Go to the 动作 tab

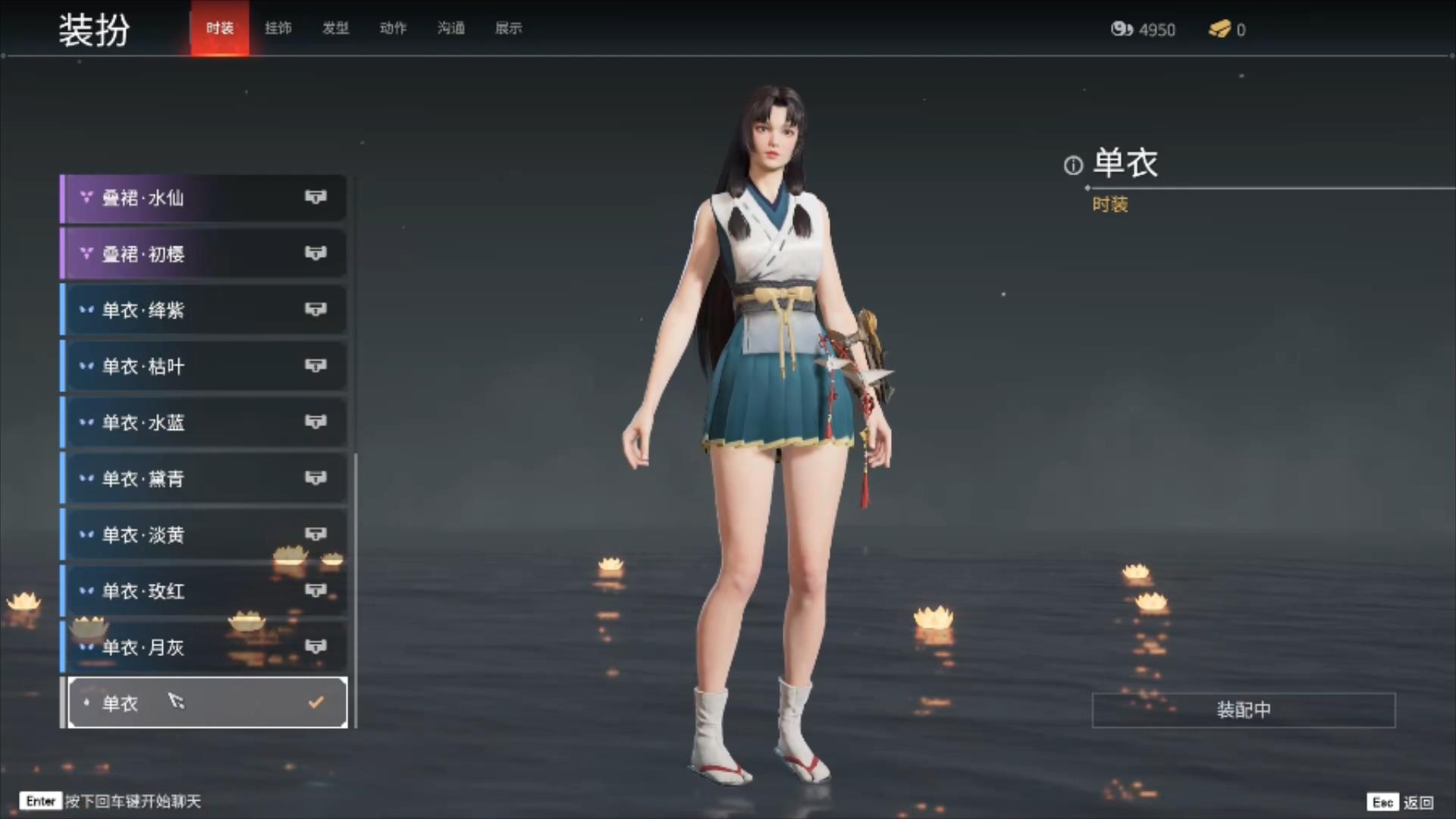(x=393, y=29)
